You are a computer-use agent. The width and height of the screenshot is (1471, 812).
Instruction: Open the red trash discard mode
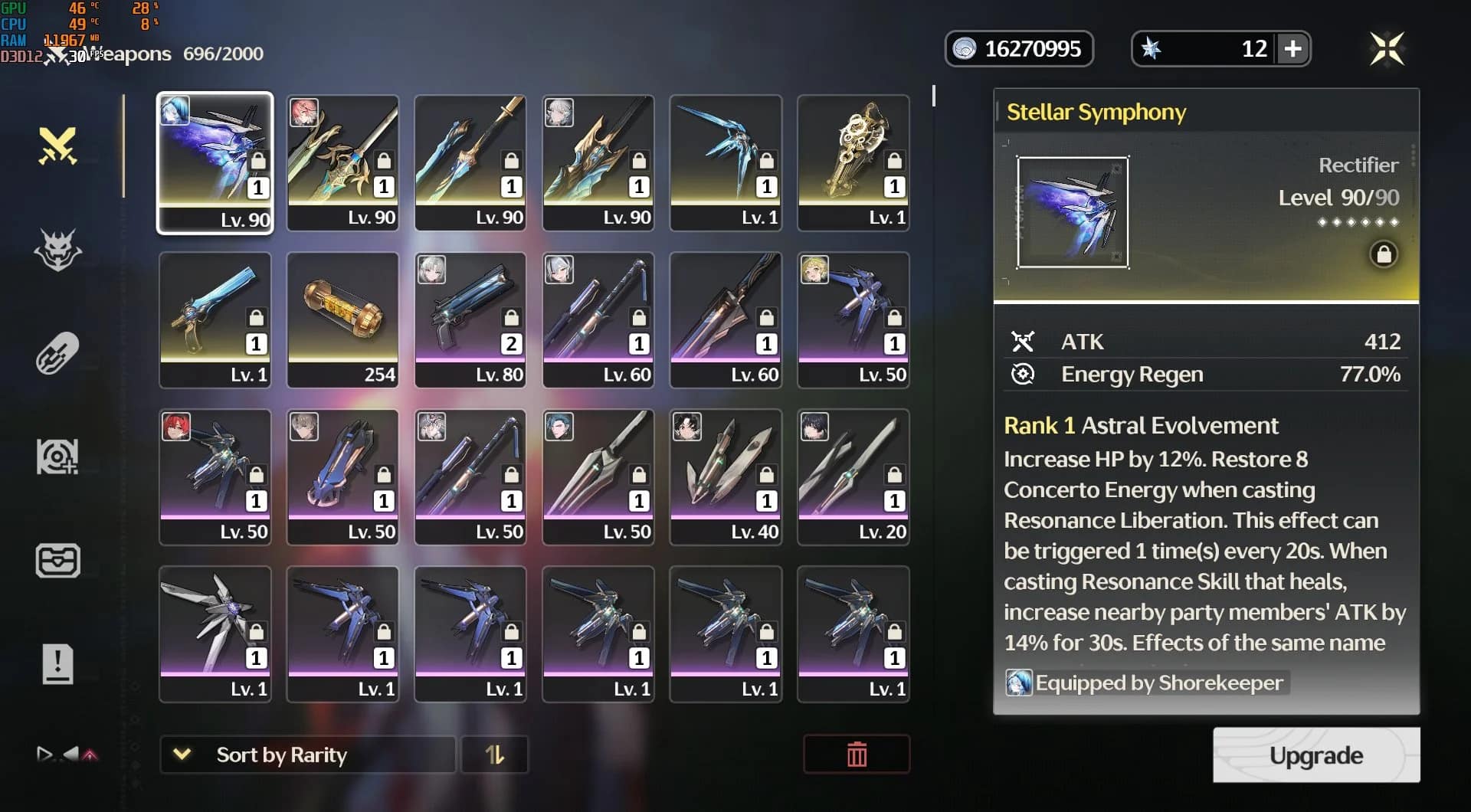point(857,755)
